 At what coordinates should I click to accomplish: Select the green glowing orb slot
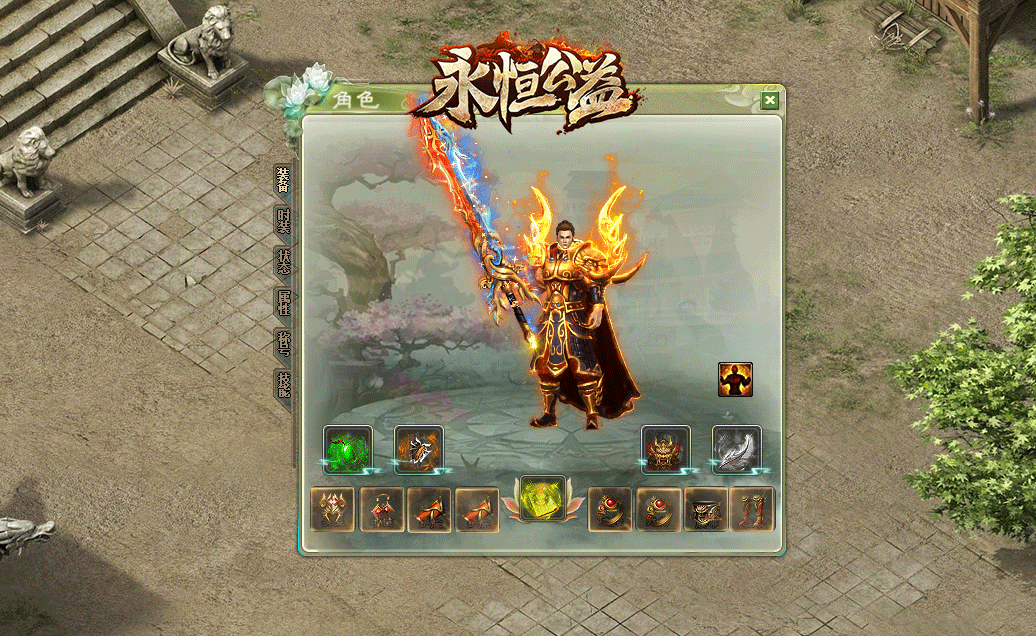pos(347,449)
